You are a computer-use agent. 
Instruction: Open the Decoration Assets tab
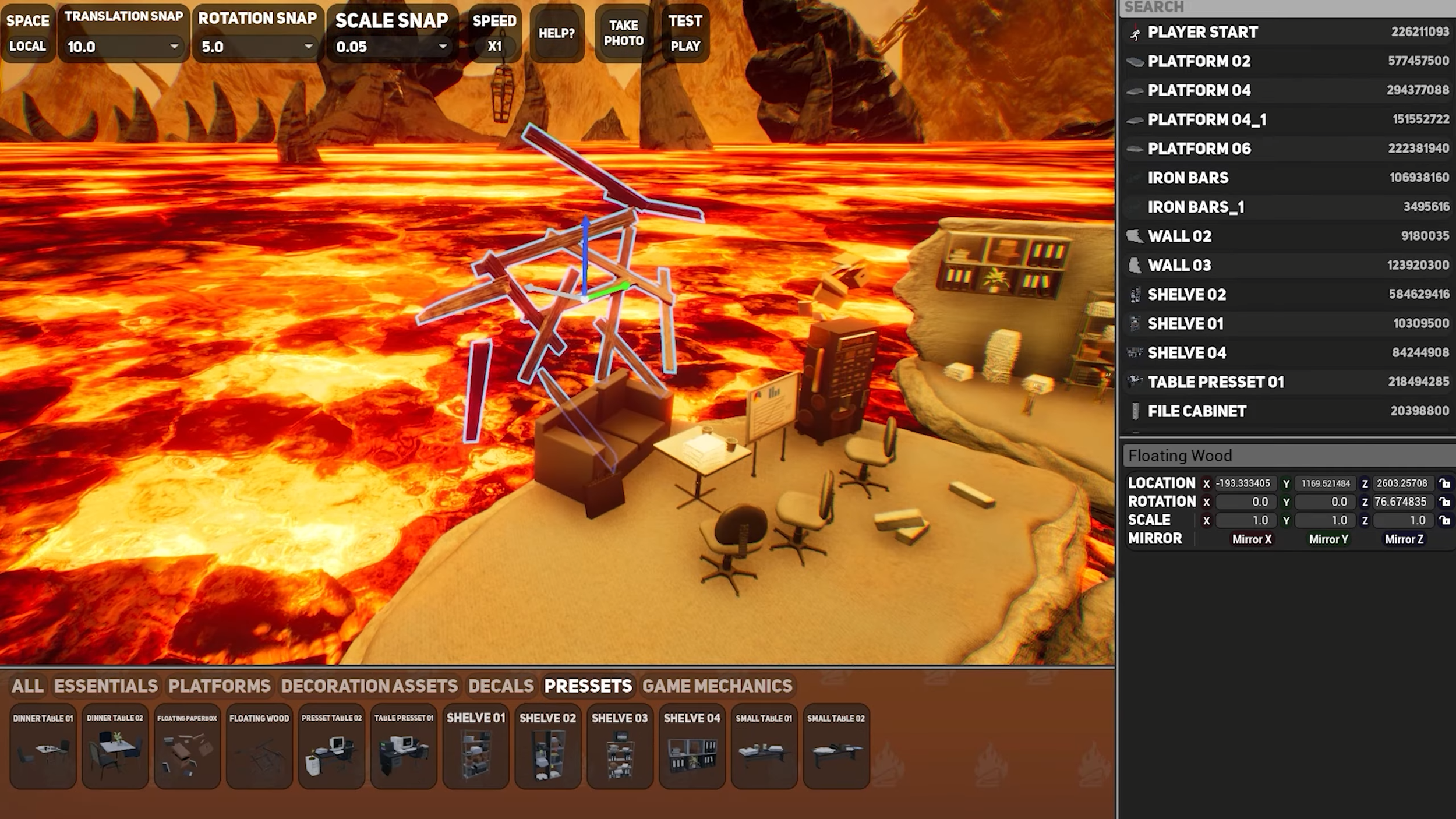[x=369, y=686]
